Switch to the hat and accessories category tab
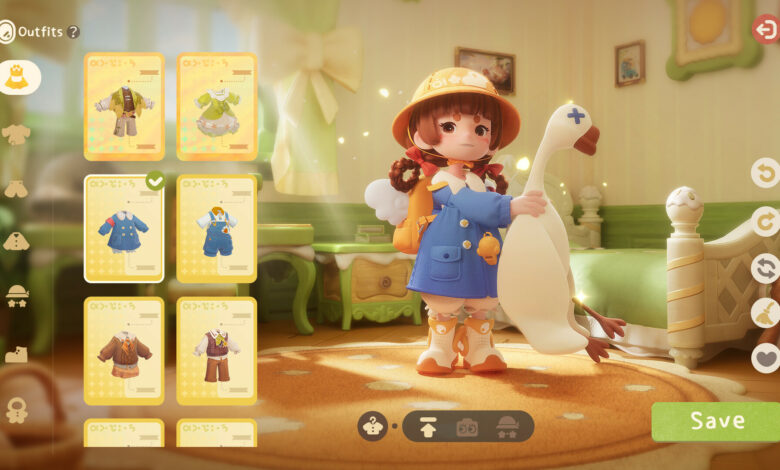 point(17,295)
